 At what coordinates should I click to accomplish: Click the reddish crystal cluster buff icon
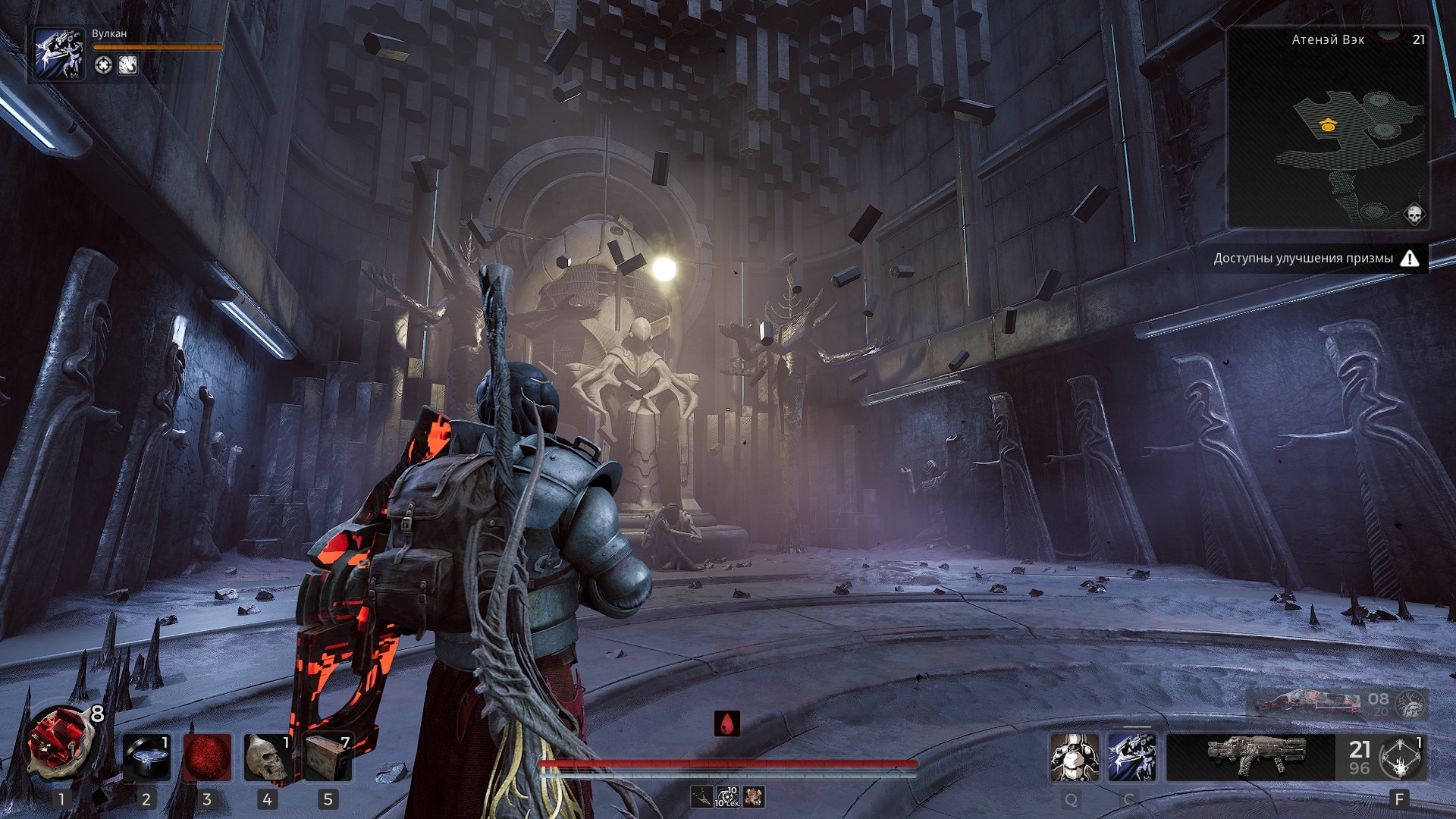753,797
